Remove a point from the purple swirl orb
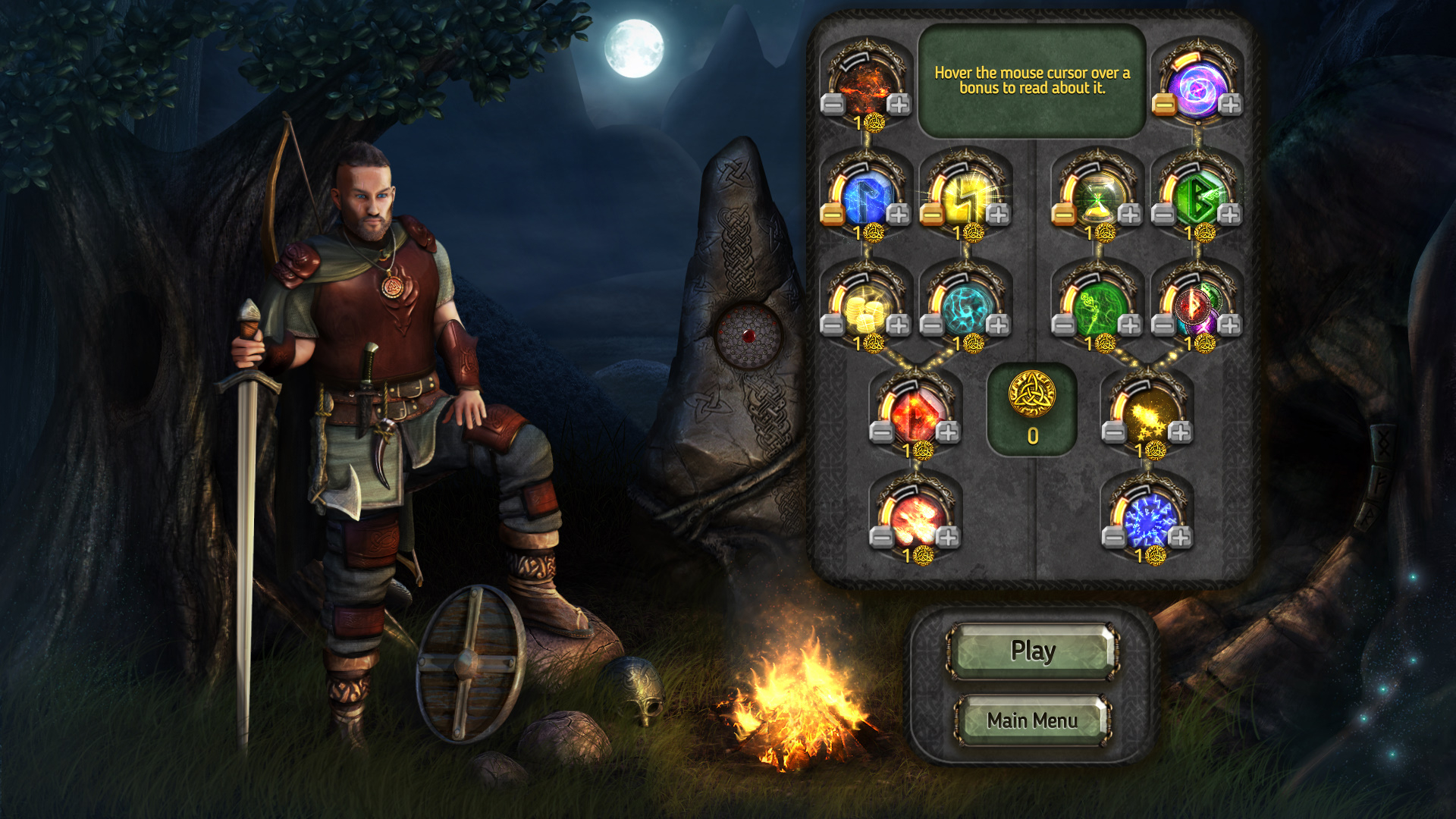The image size is (1456, 819). pos(1164,104)
